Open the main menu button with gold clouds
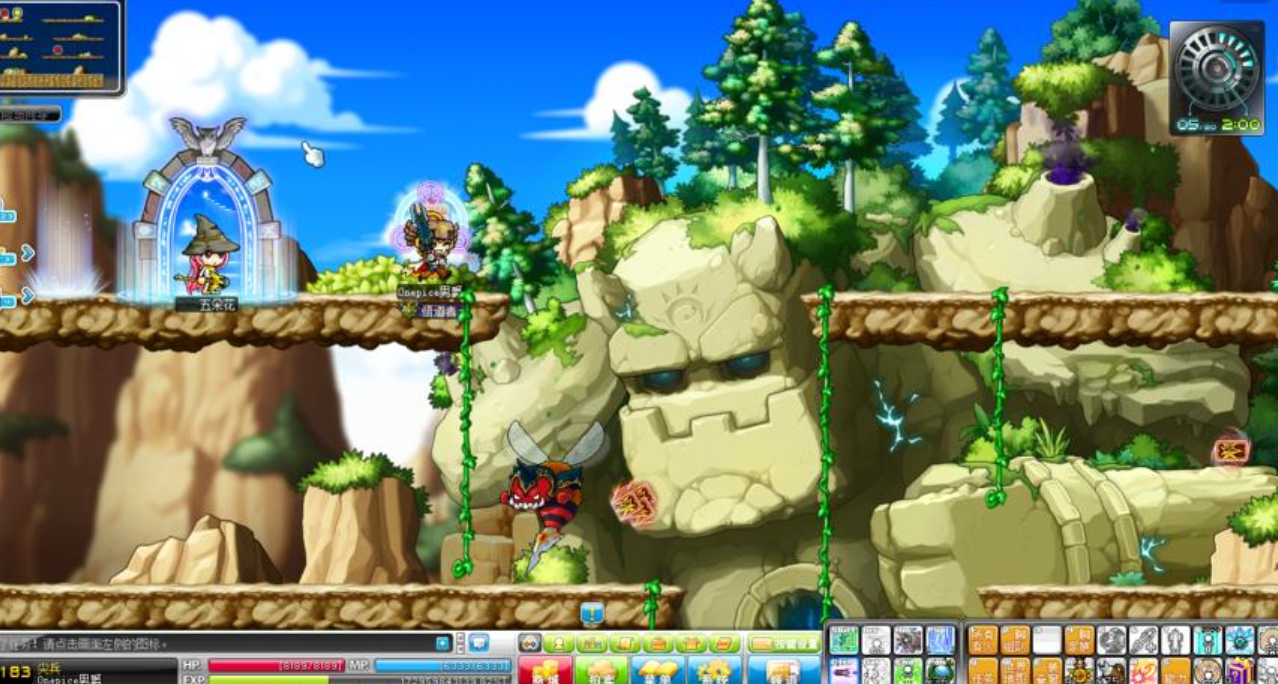Image resolution: width=1278 pixels, height=684 pixels. [657, 670]
